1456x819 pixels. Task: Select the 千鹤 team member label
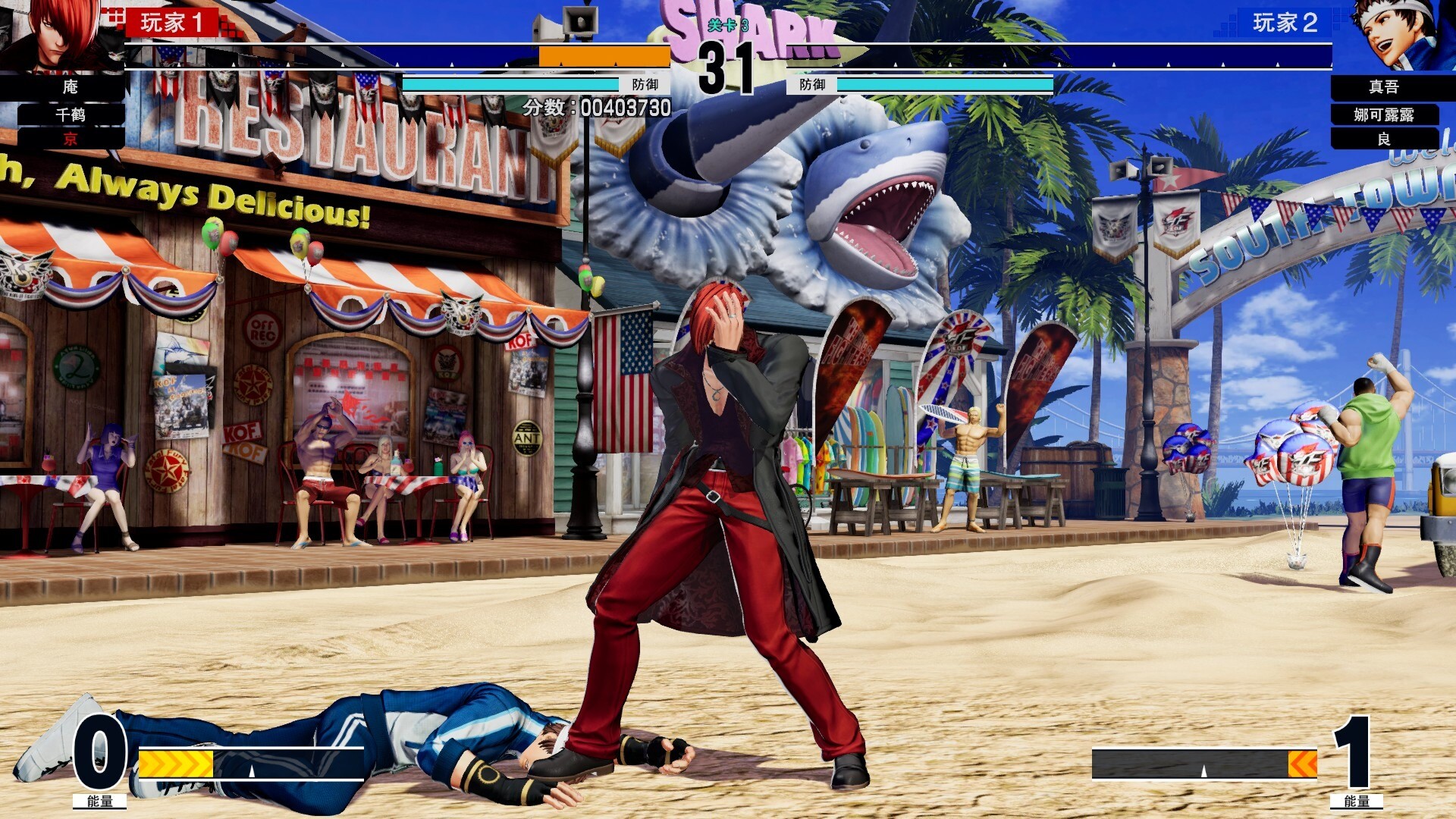(71, 115)
